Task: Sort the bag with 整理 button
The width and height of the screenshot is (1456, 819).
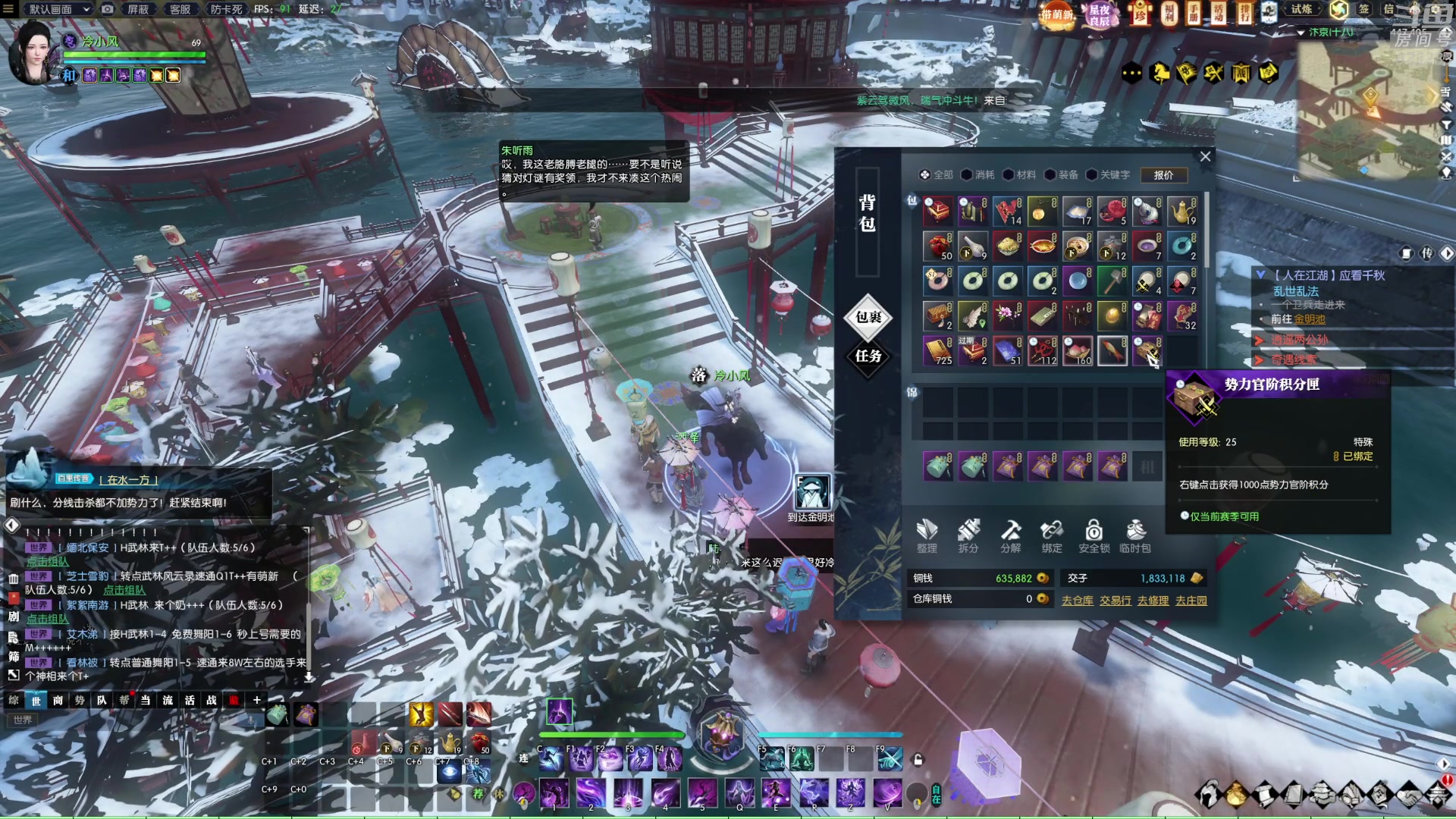Action: [927, 535]
